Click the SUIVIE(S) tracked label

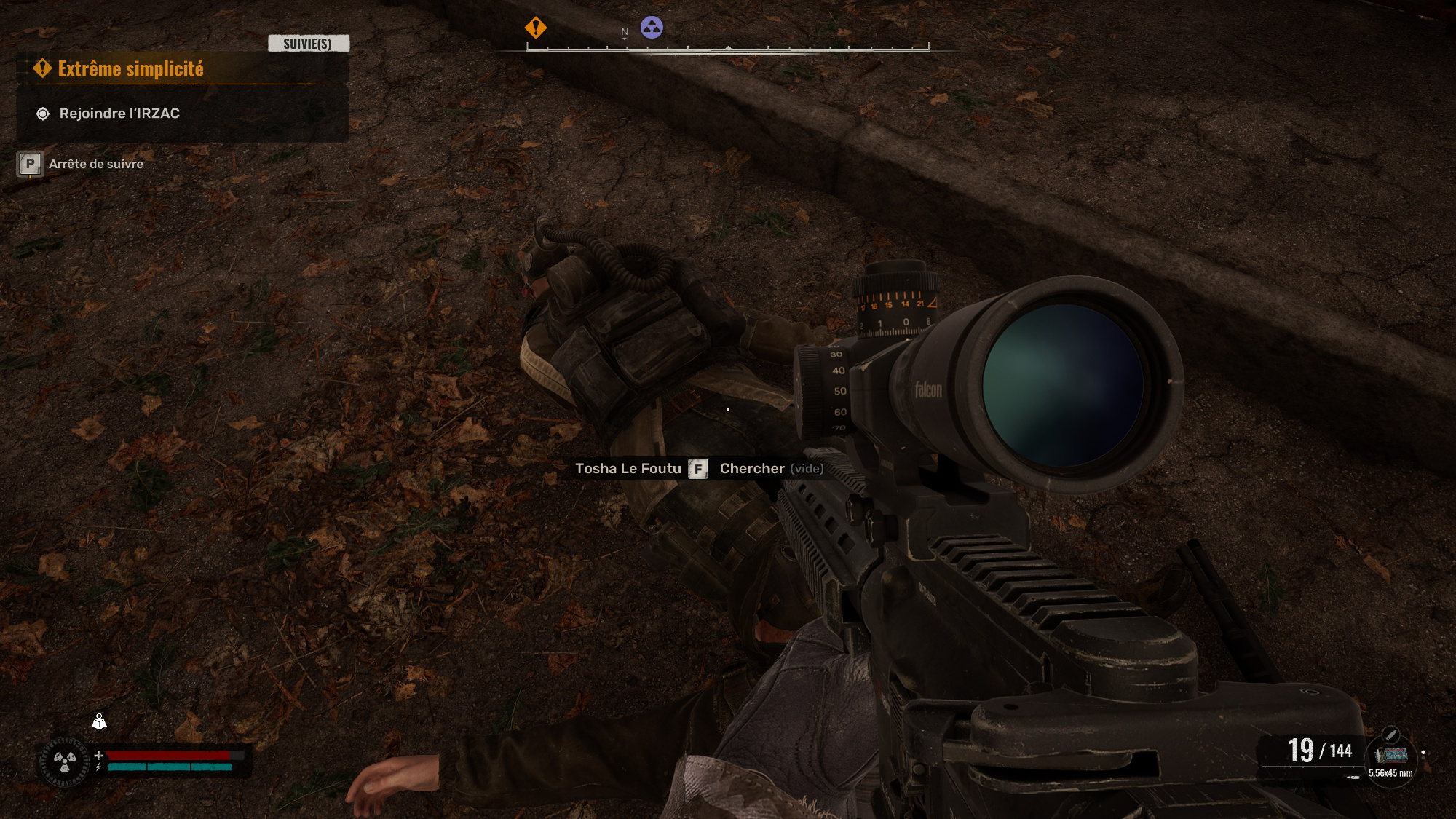click(308, 44)
